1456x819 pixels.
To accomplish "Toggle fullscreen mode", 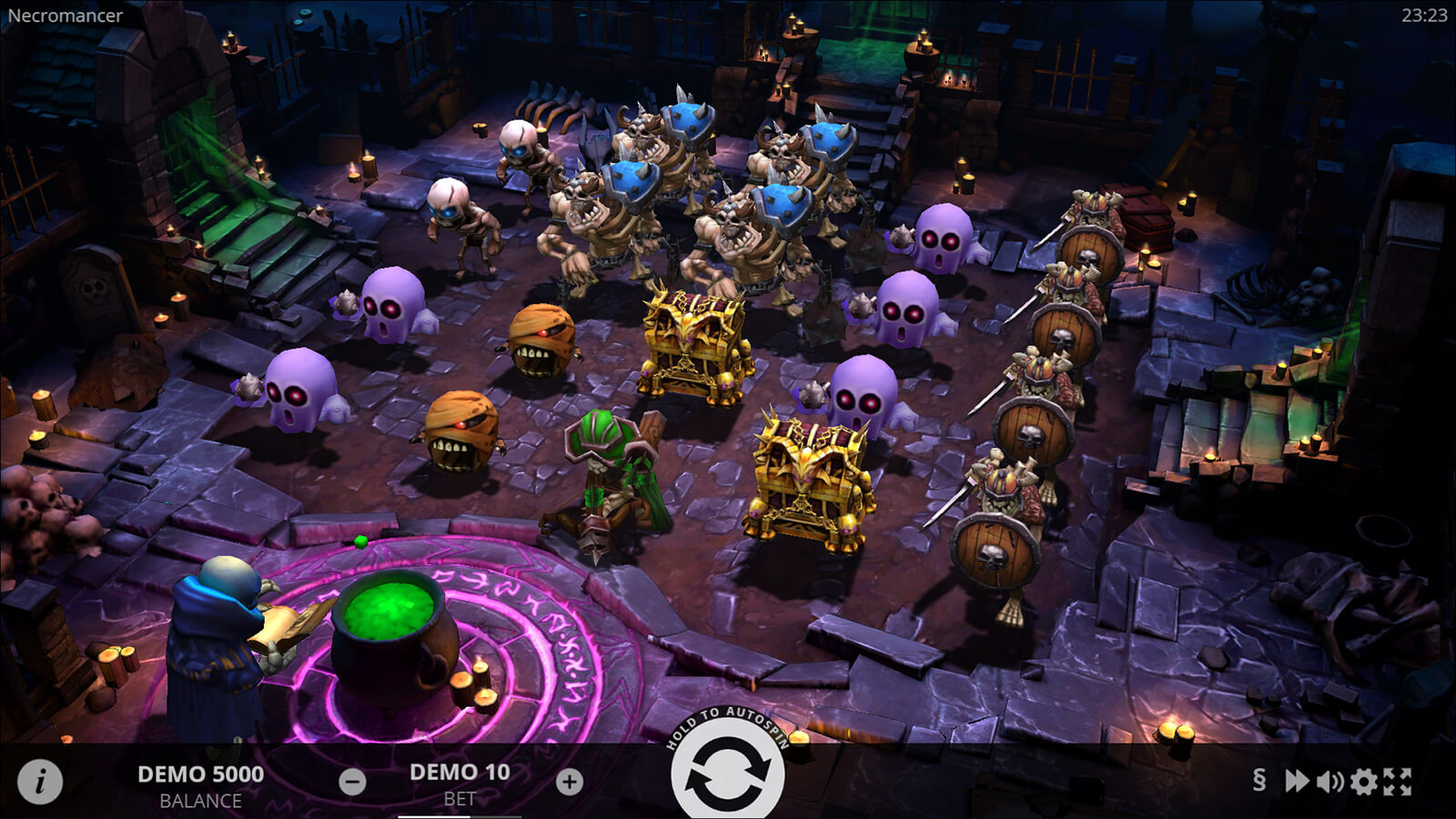I will (x=1398, y=781).
